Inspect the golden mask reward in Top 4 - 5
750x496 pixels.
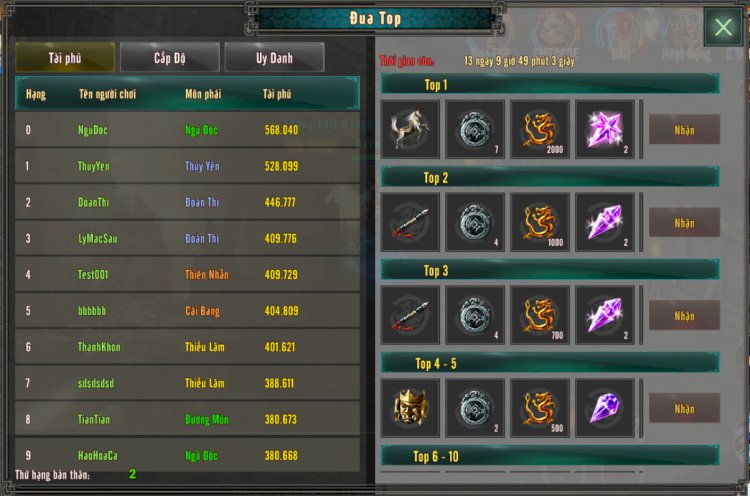[x=410, y=408]
